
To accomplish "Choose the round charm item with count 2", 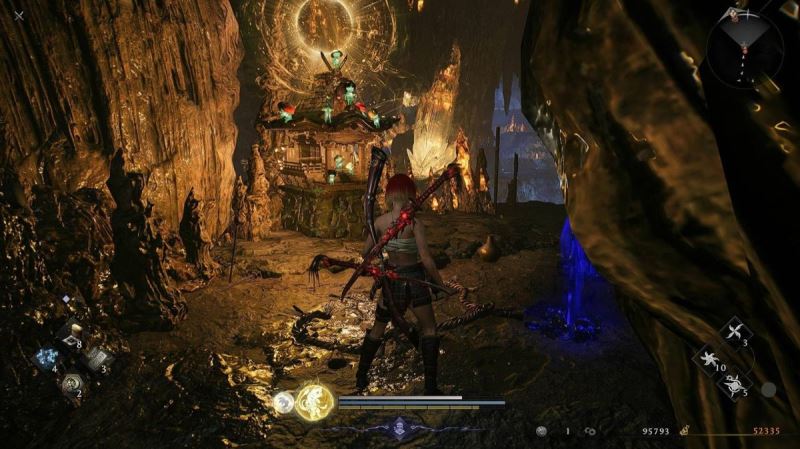I will click(70, 383).
